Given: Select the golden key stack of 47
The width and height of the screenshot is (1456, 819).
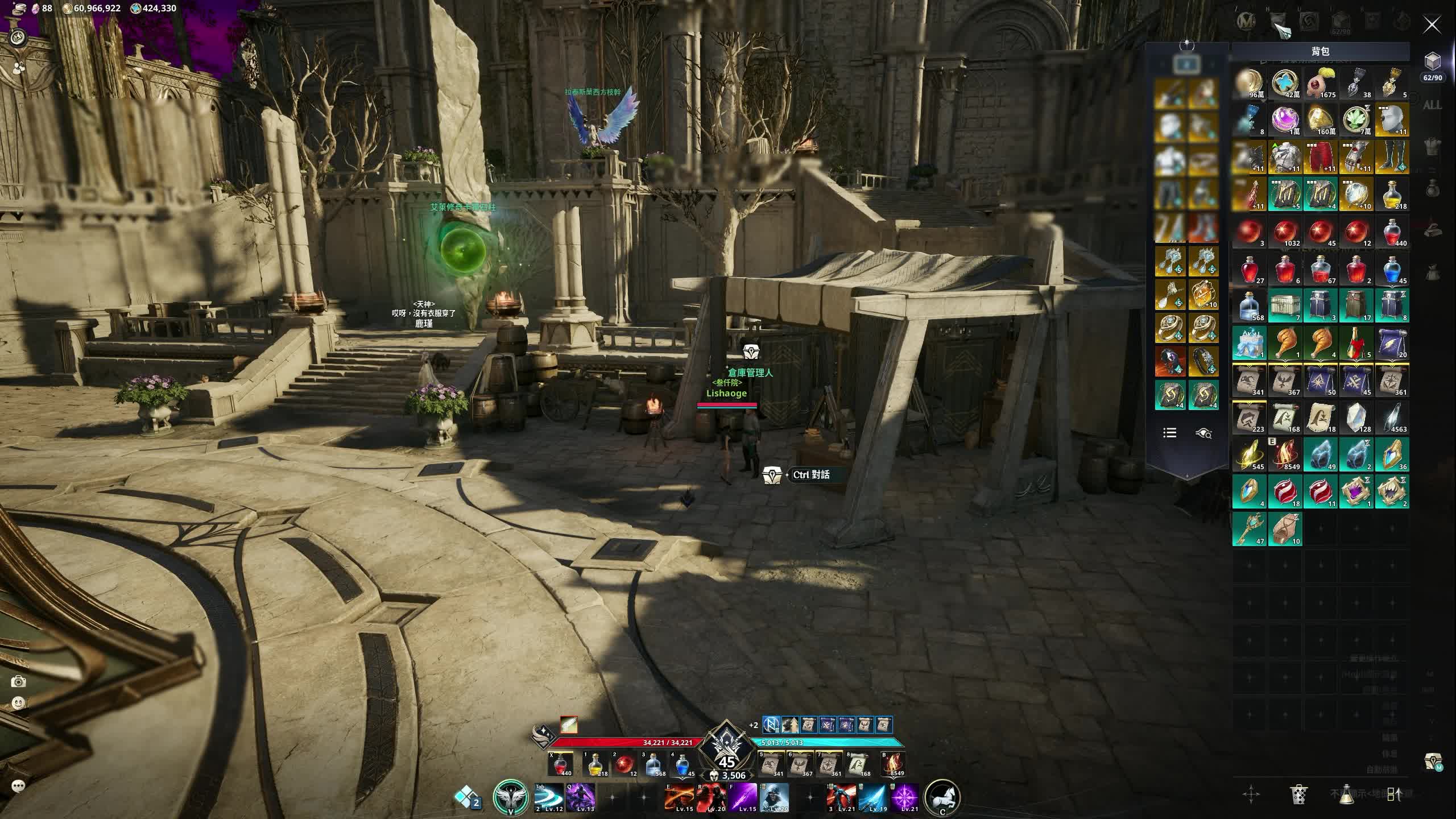Looking at the screenshot, I should tap(1249, 529).
